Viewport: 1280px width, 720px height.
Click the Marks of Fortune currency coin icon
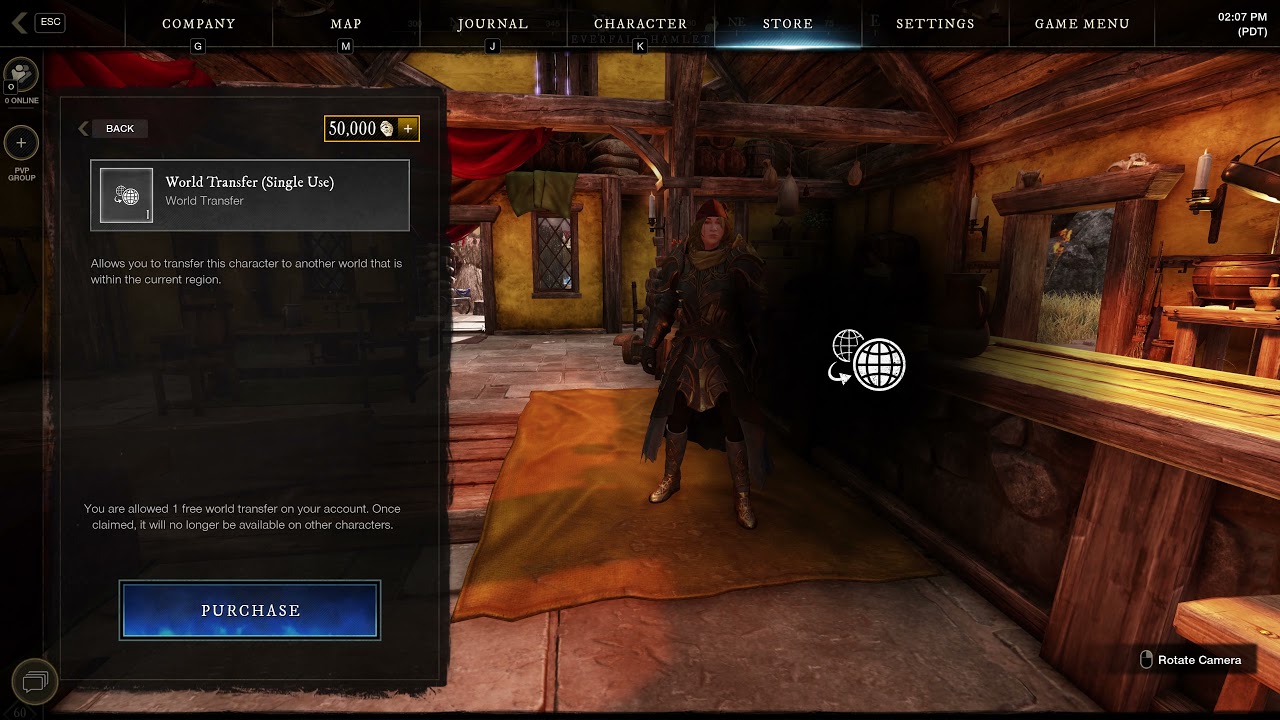pyautogui.click(x=386, y=128)
